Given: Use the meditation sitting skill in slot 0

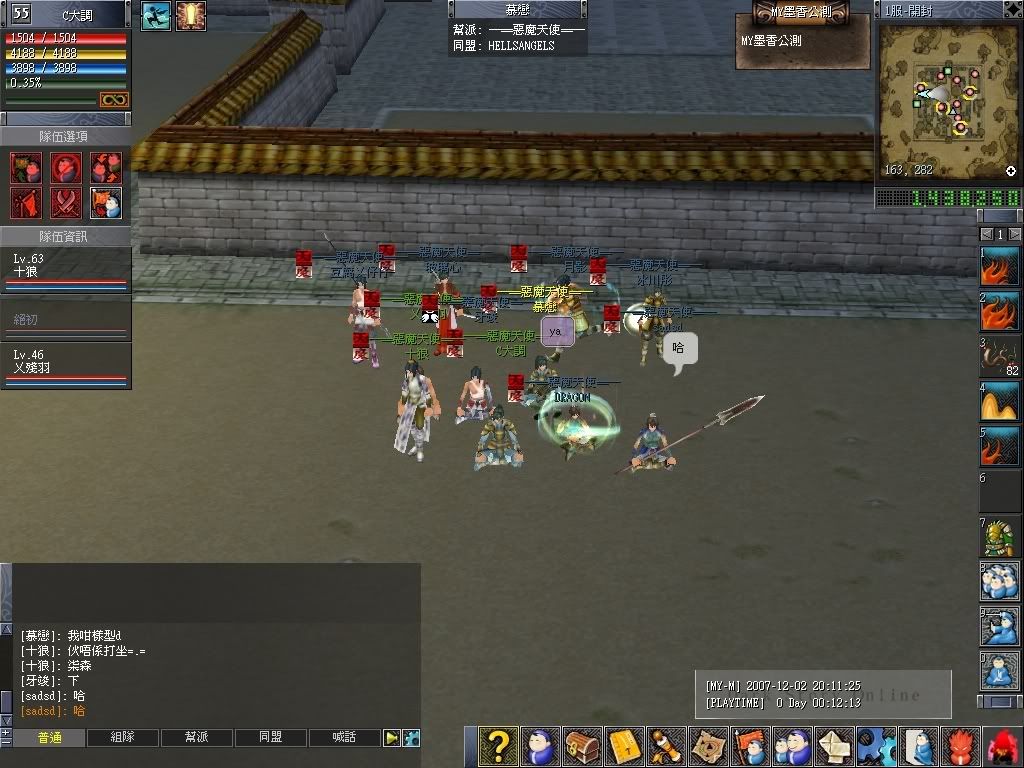Looking at the screenshot, I should pos(999,671).
